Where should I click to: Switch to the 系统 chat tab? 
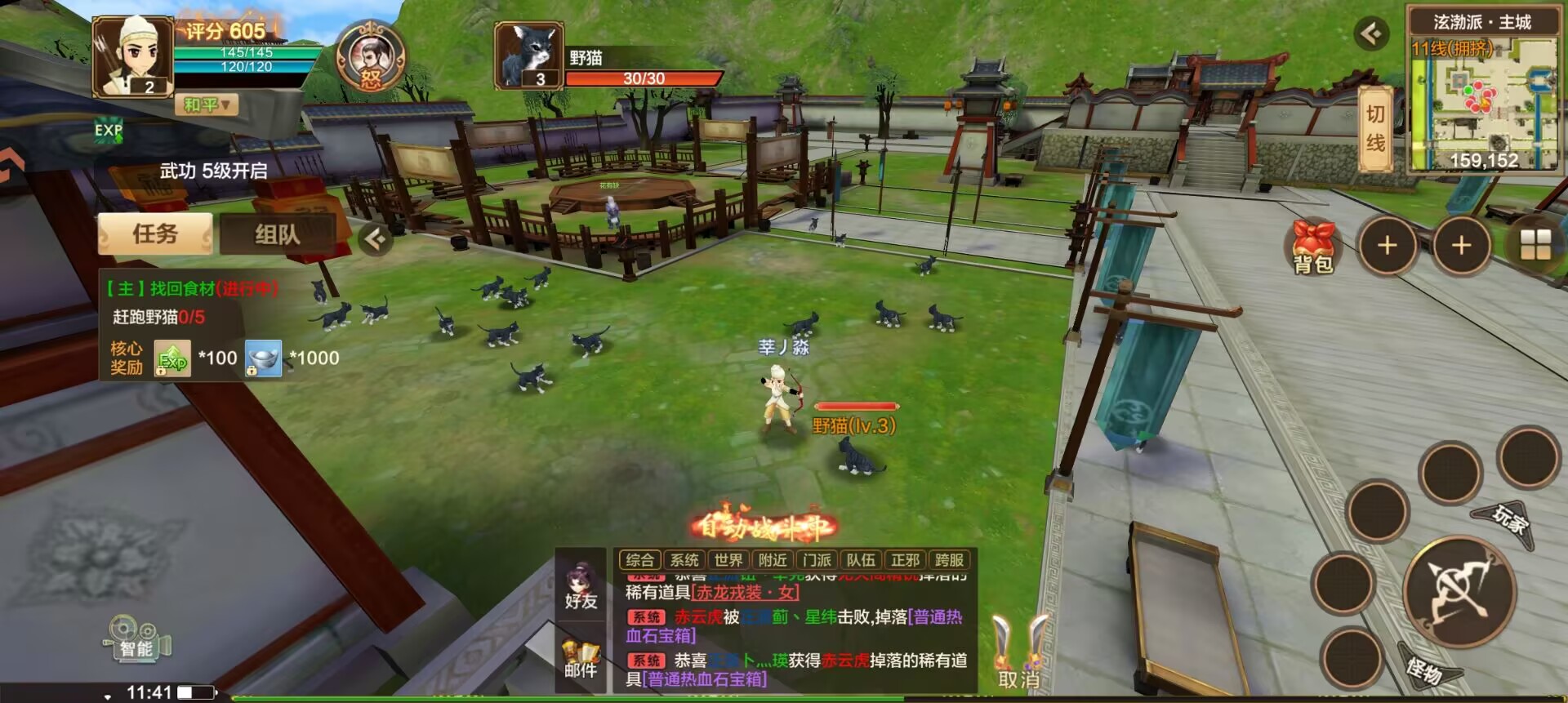pos(684,560)
